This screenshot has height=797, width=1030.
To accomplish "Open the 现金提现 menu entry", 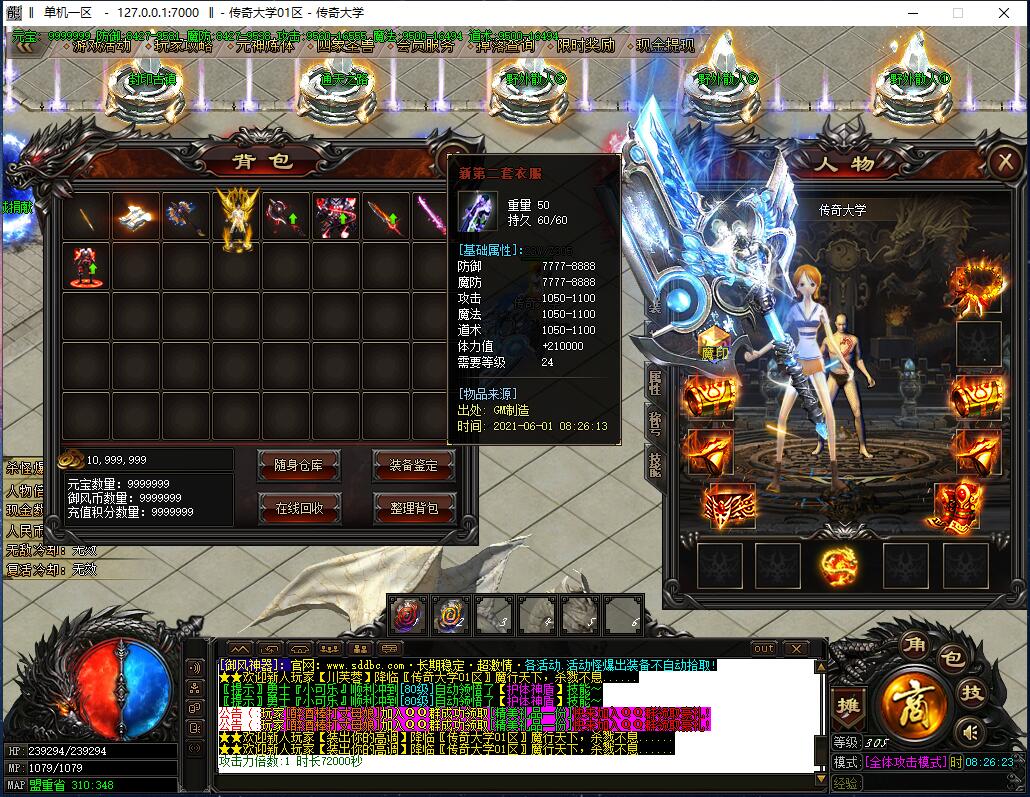I will [665, 45].
